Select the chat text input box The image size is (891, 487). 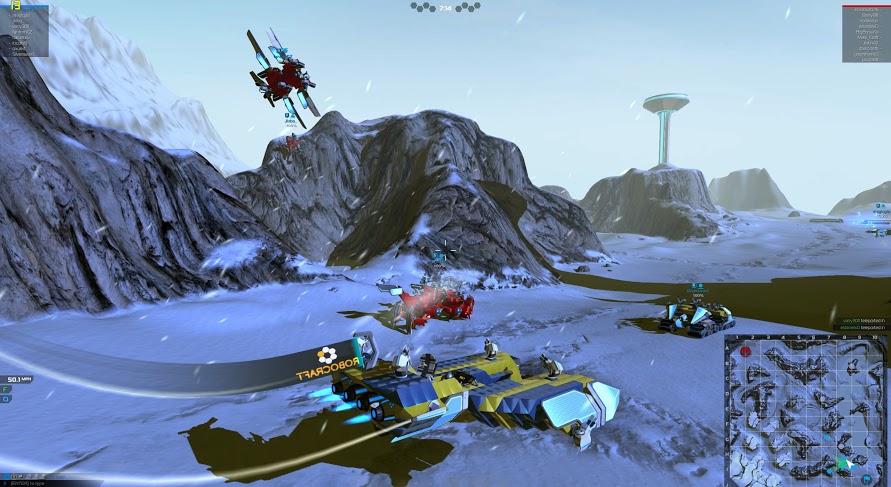pyautogui.click(x=38, y=481)
